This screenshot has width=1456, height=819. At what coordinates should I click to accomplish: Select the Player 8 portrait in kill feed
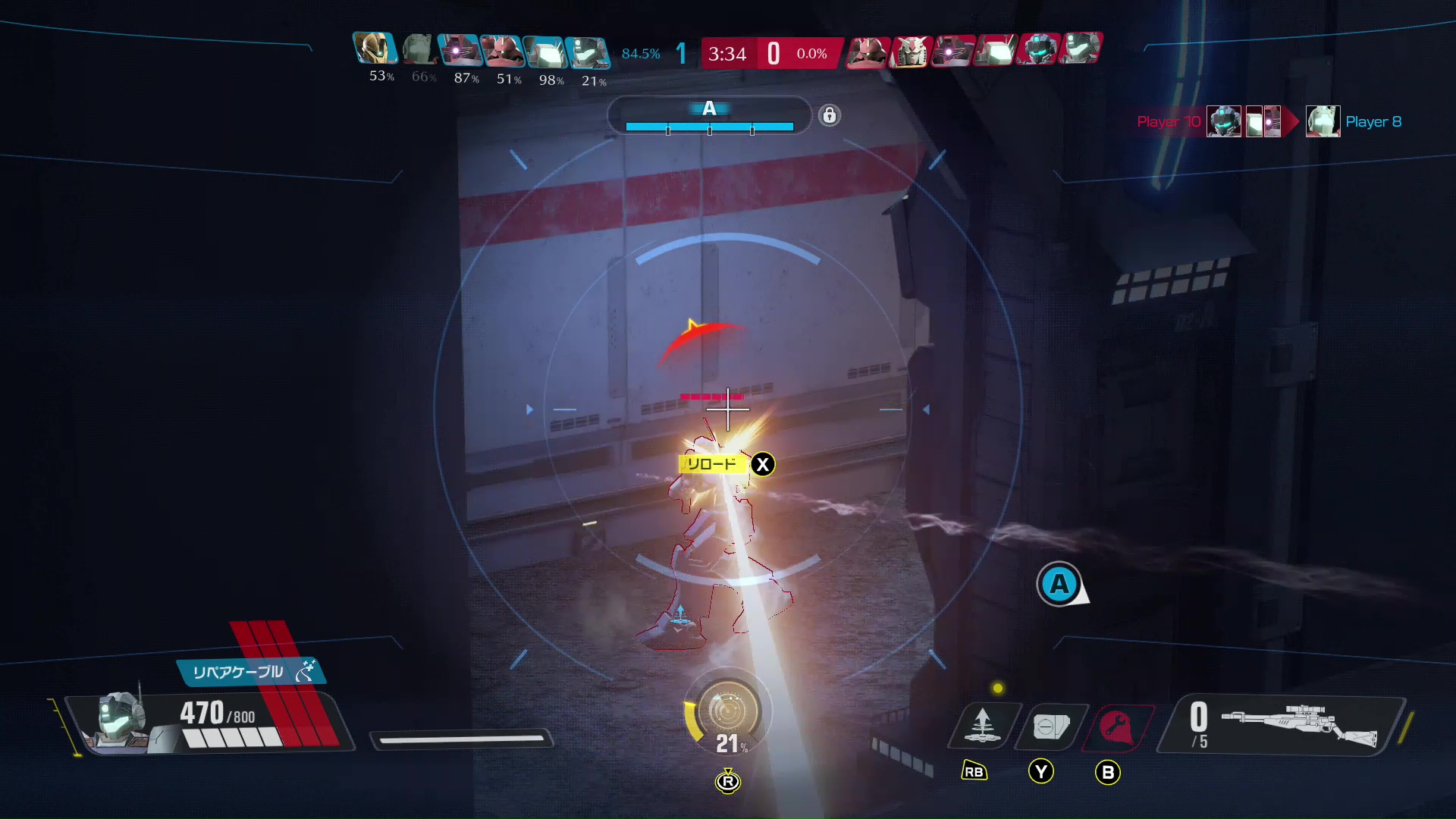1323,122
